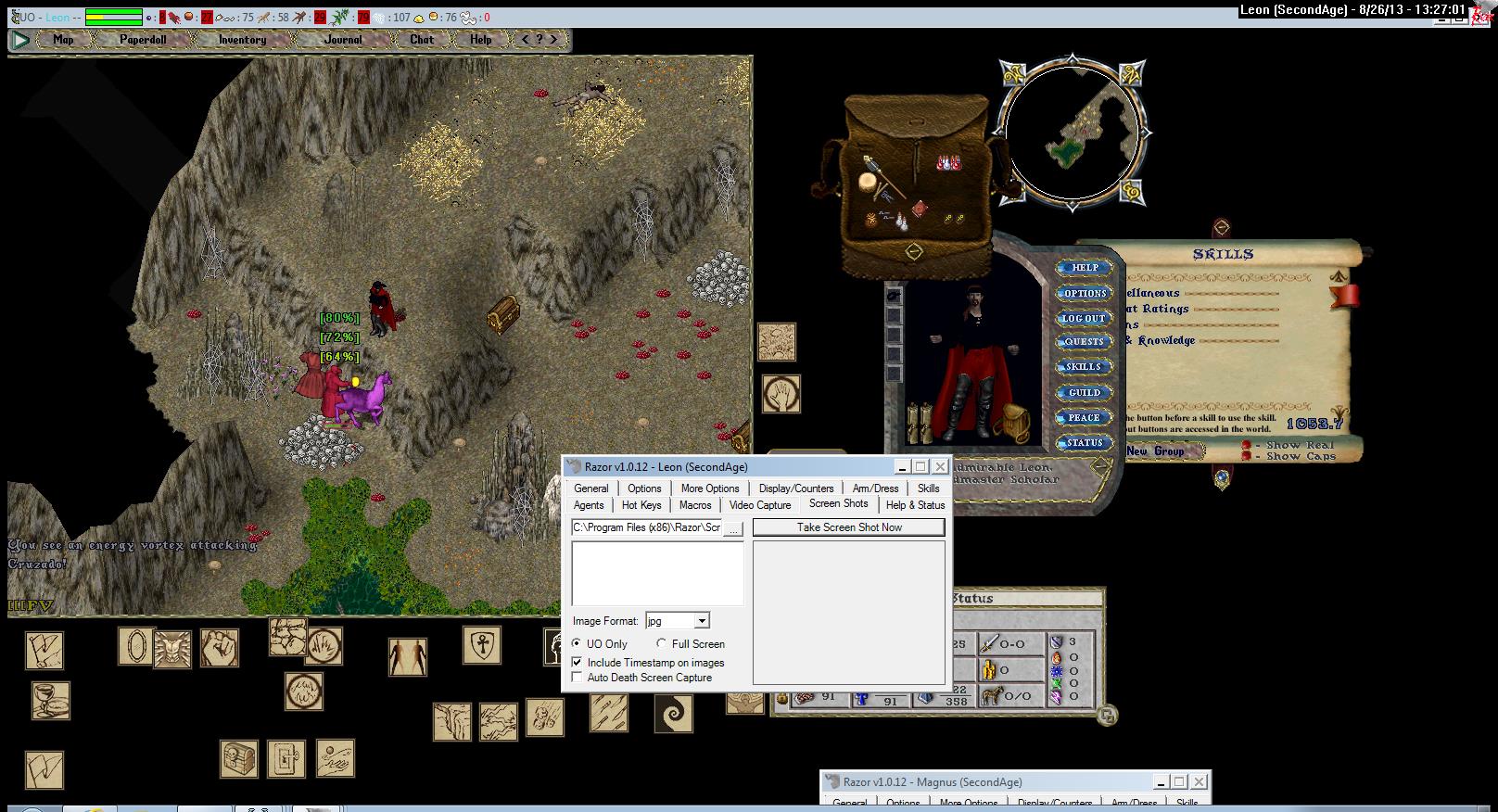The height and width of the screenshot is (812, 1498).
Task: Enable Auto Death Screen Capture
Action: 578,678
